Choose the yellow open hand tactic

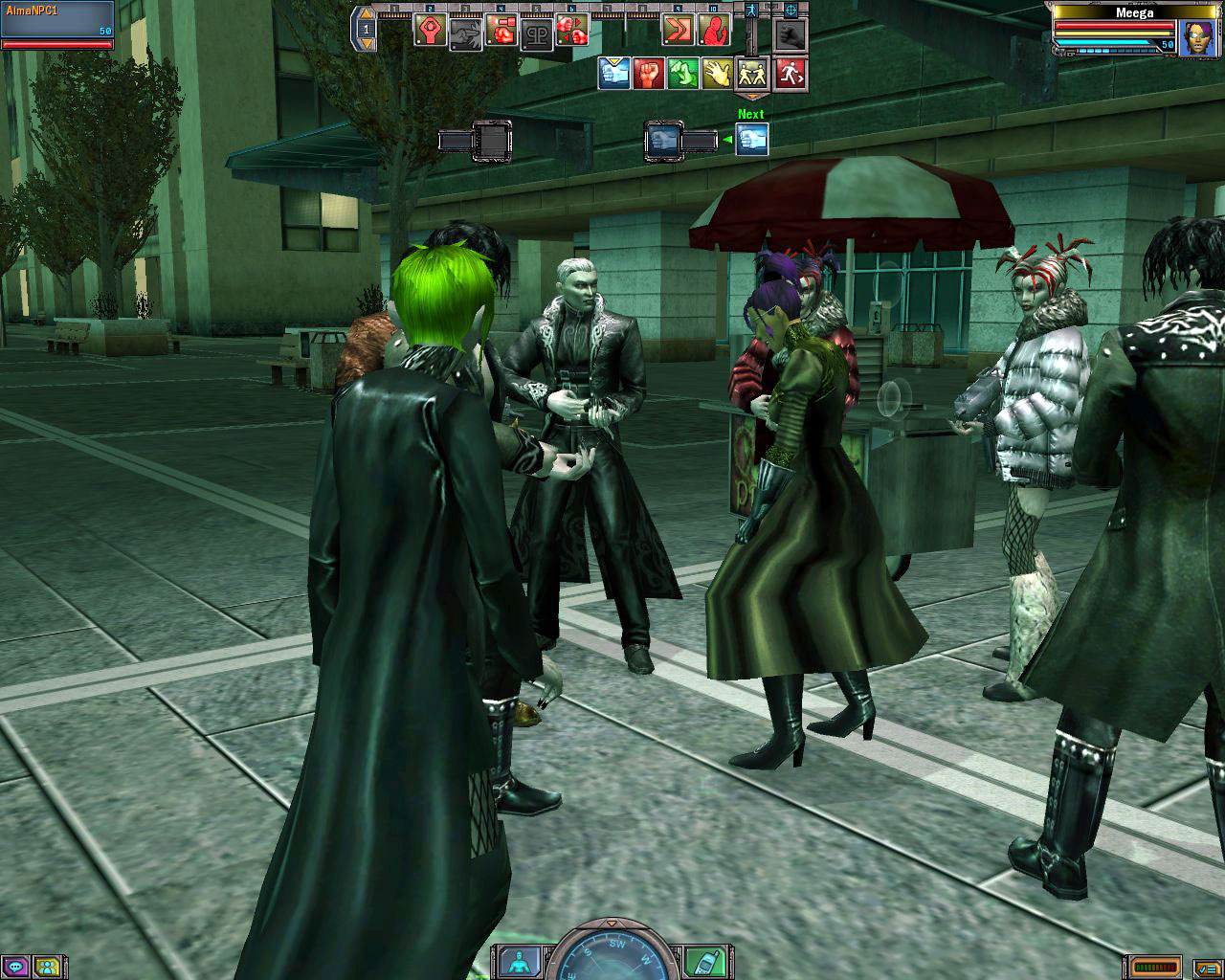pos(717,74)
